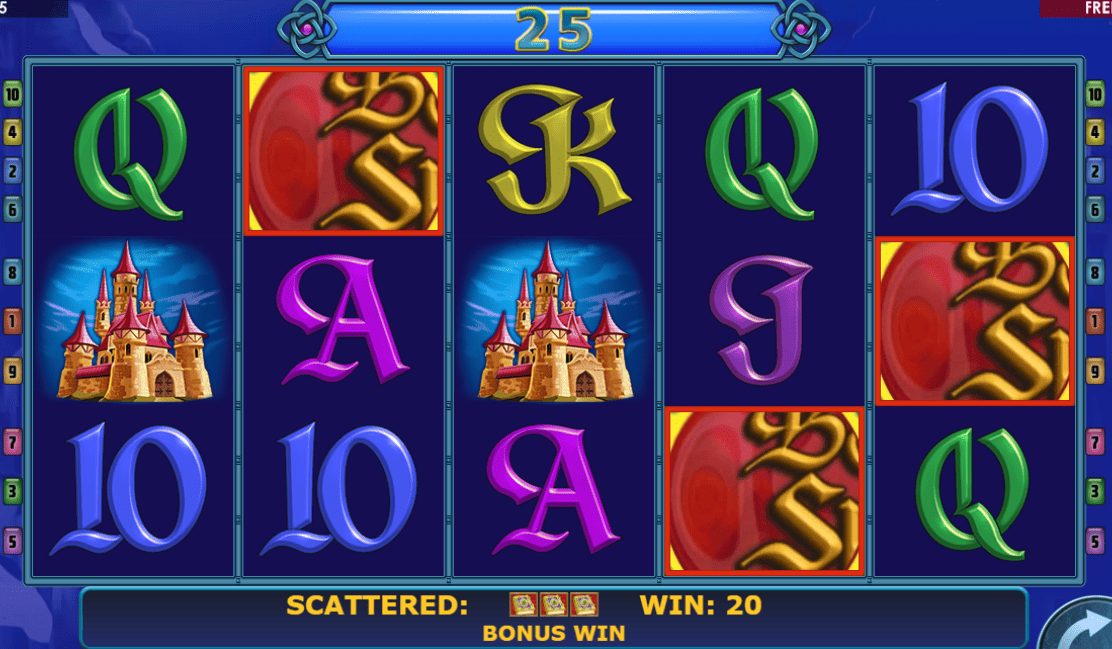Highlight payline 8 on the left strip

click(x=13, y=271)
